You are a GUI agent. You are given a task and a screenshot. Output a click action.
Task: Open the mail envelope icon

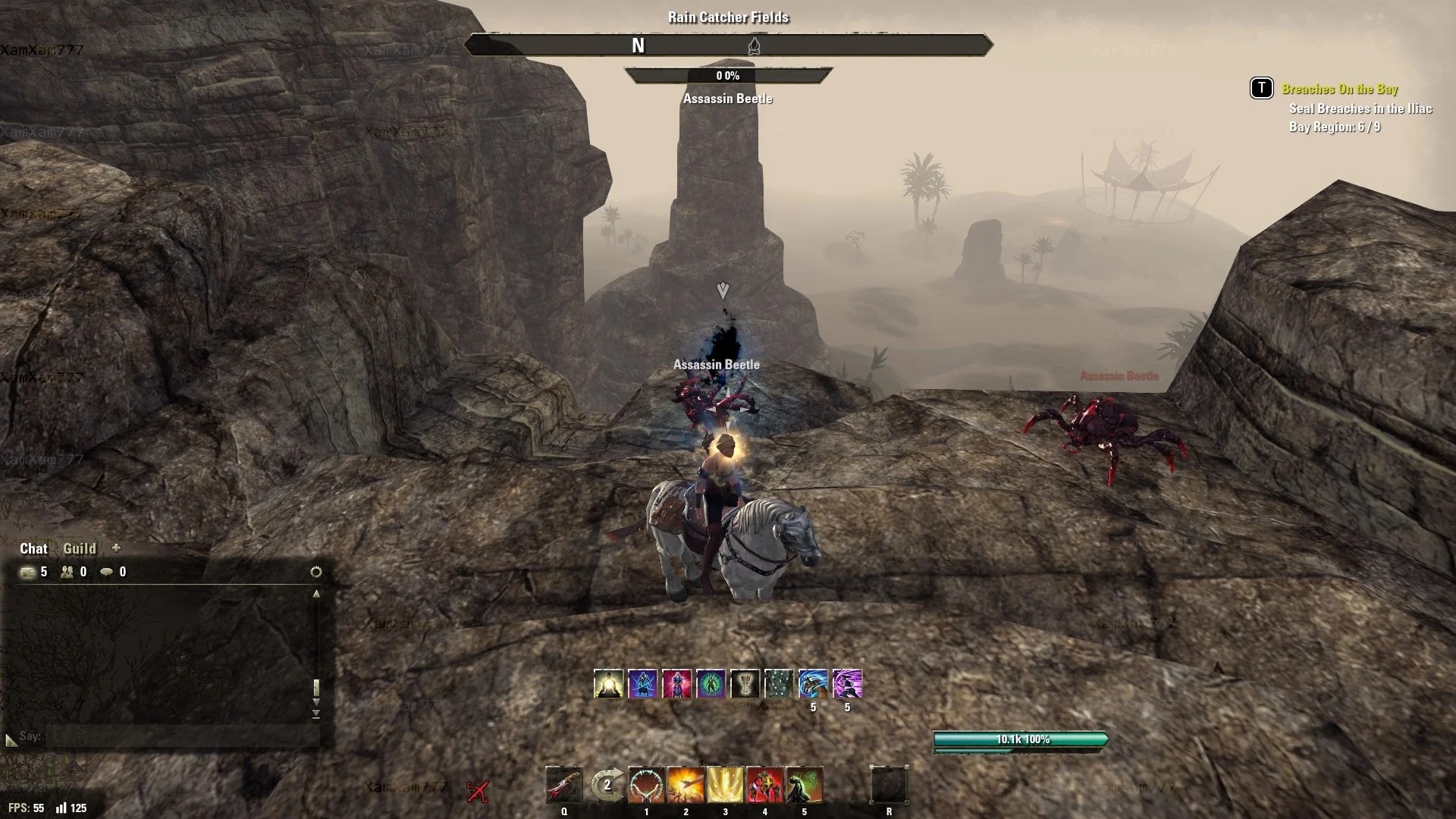[28, 572]
